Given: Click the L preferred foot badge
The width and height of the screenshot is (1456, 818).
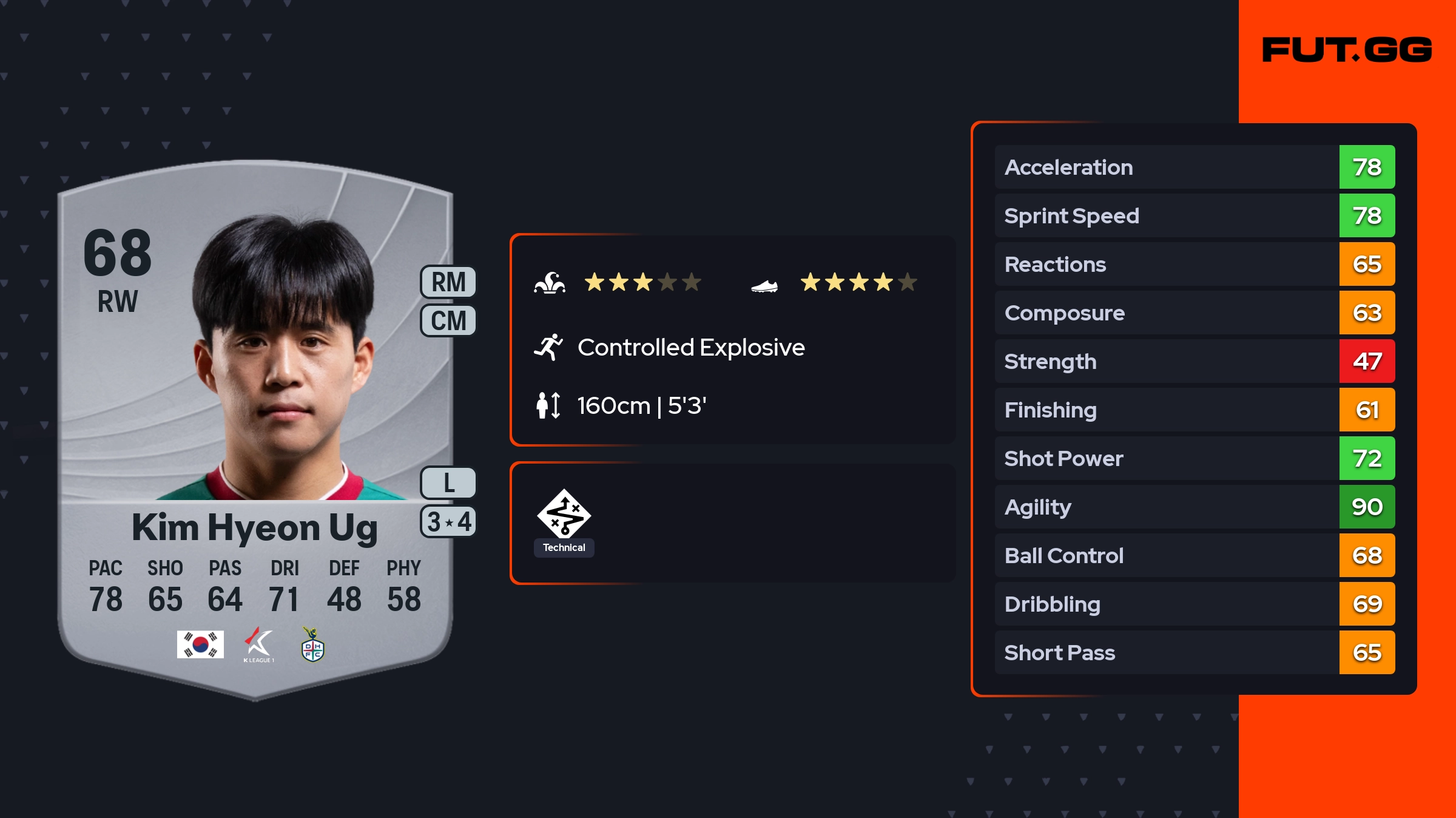Looking at the screenshot, I should 448,483.
